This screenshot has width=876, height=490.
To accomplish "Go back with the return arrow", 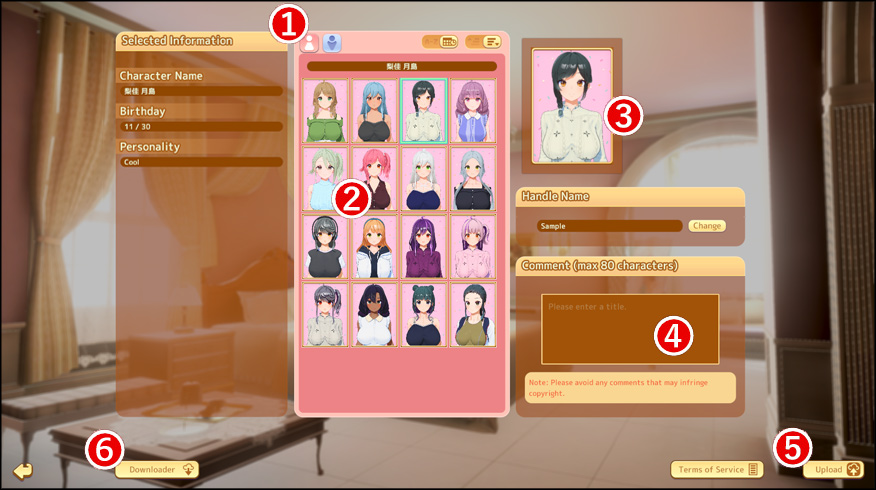I will [x=23, y=470].
